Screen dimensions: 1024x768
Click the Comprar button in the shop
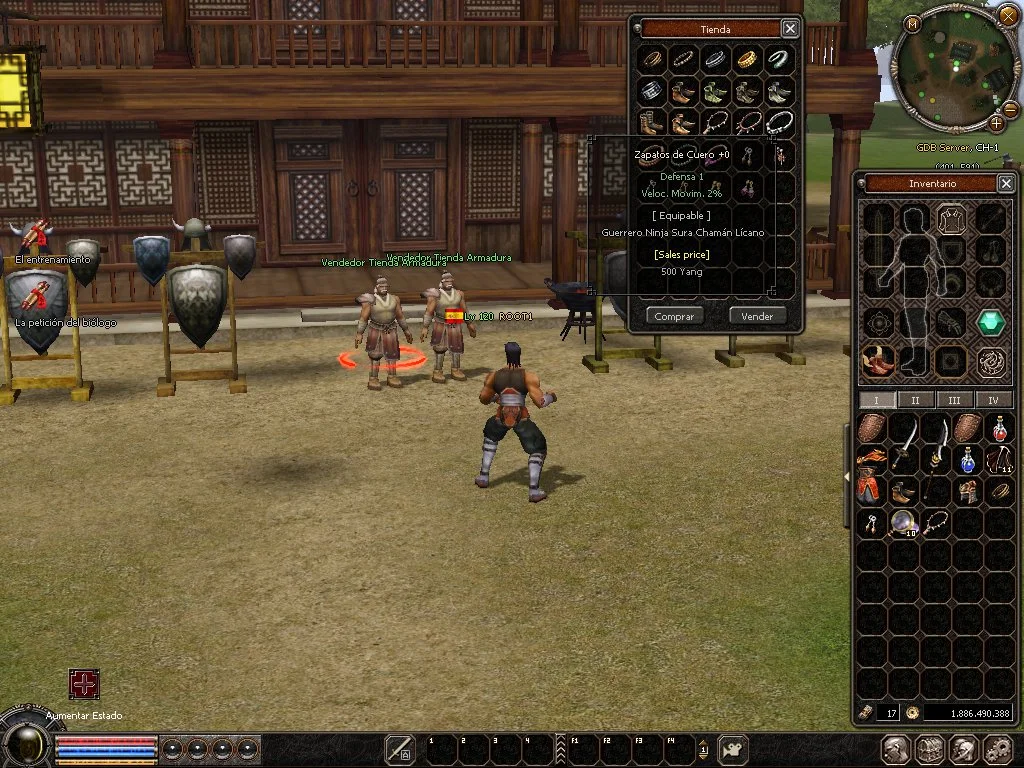point(675,316)
